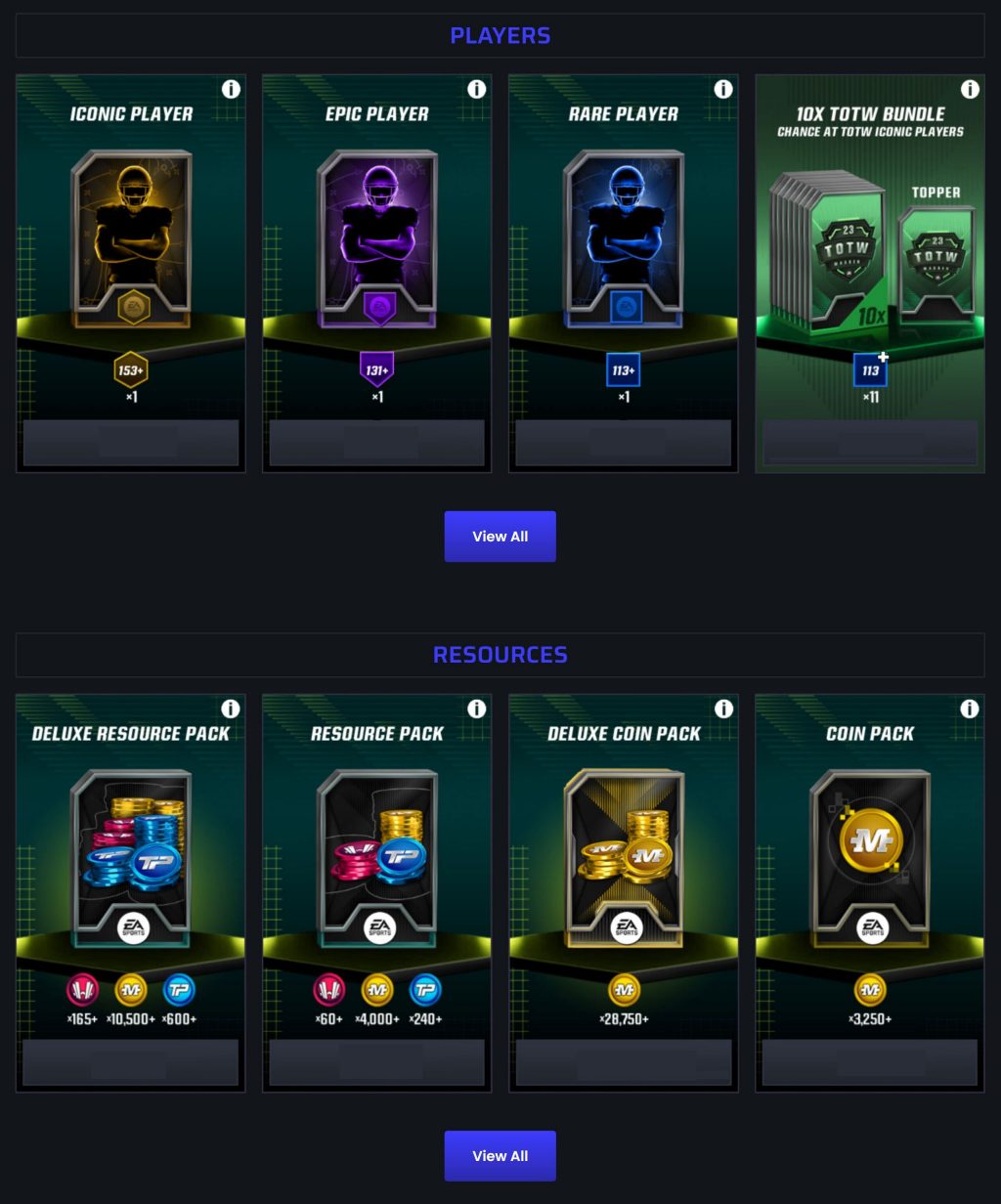
Task: Show info for the Epic Player pack
Action: [x=477, y=90]
